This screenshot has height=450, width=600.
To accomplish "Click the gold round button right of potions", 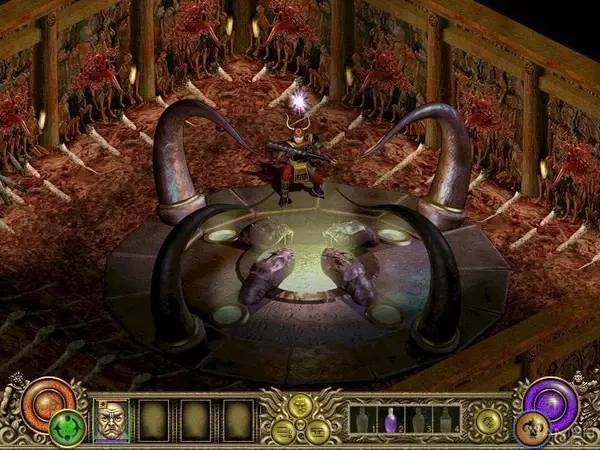I will 489,421.
